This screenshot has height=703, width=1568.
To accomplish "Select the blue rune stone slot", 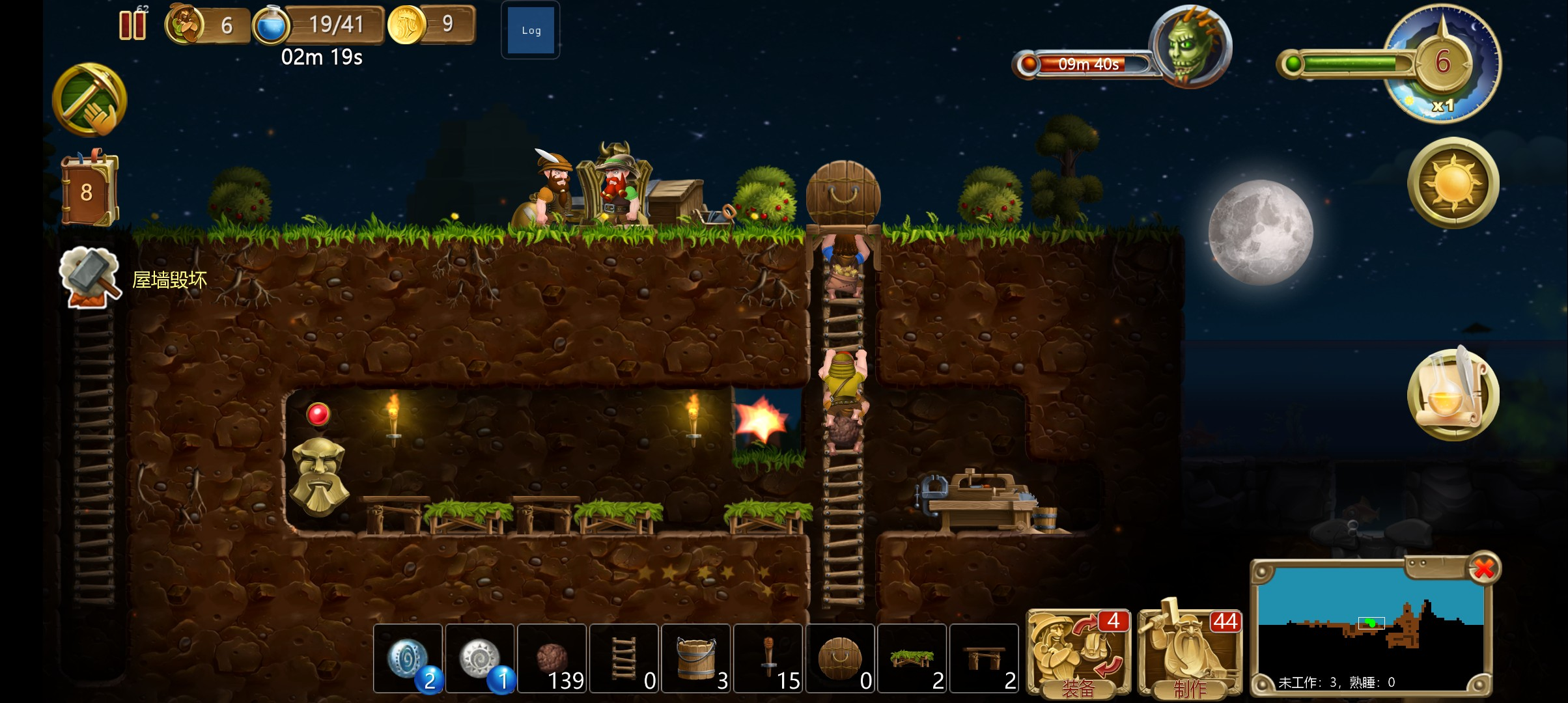I will [x=408, y=659].
